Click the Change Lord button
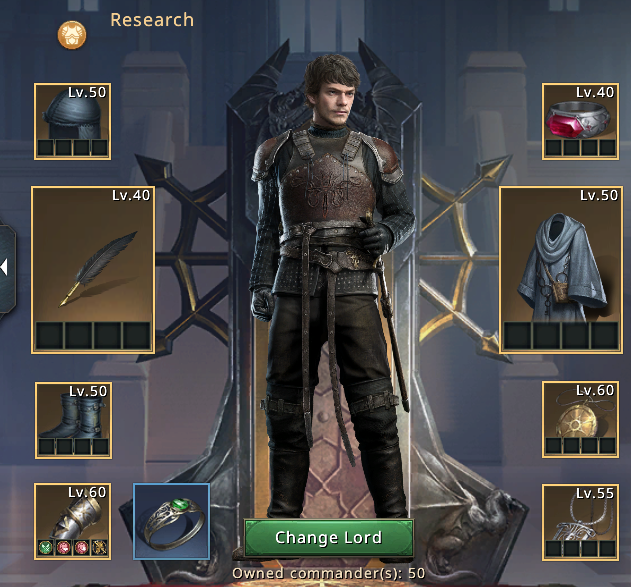 tap(328, 538)
